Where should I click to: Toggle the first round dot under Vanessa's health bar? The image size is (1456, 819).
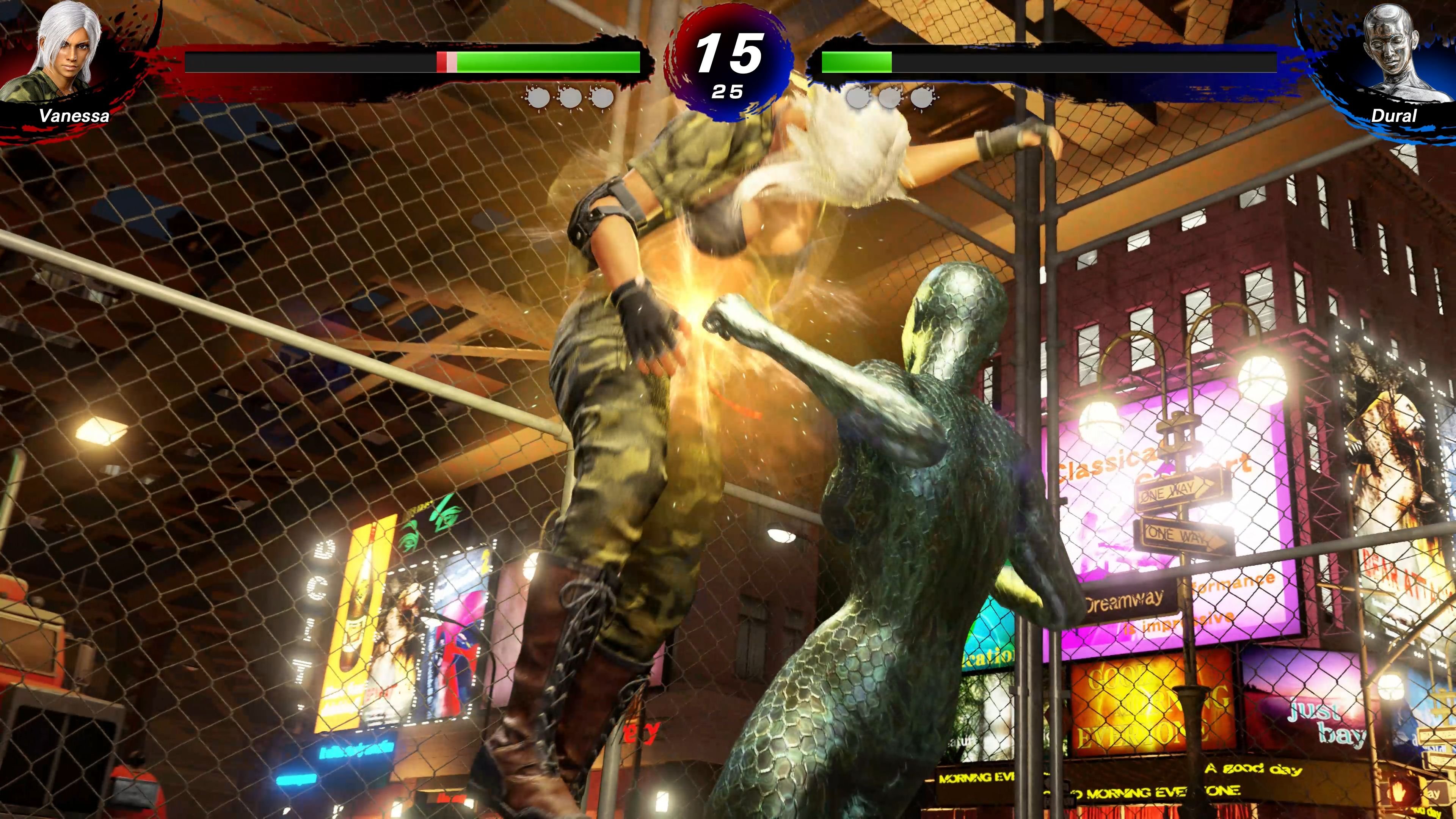pyautogui.click(x=539, y=97)
